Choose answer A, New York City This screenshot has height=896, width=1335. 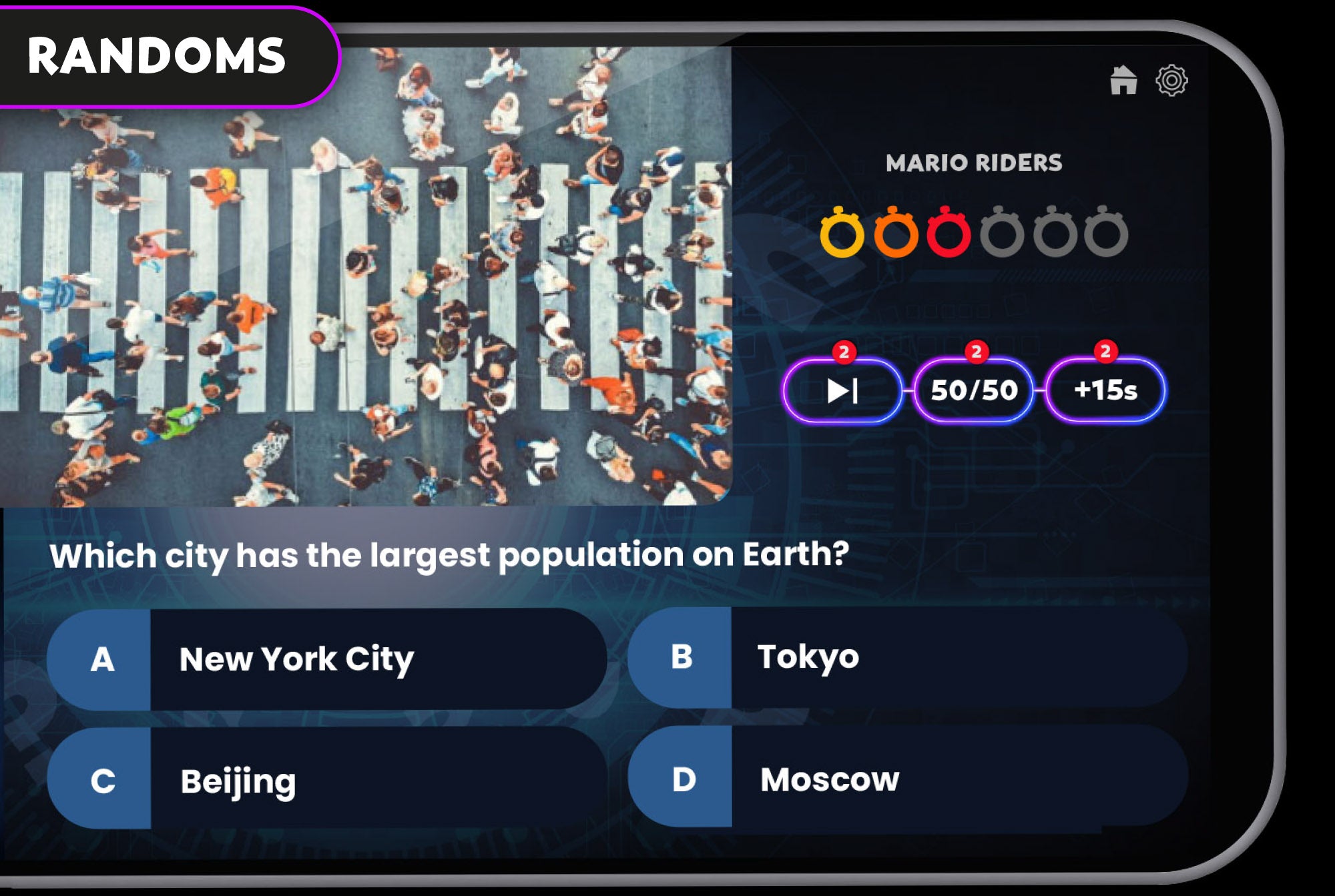pyautogui.click(x=327, y=659)
